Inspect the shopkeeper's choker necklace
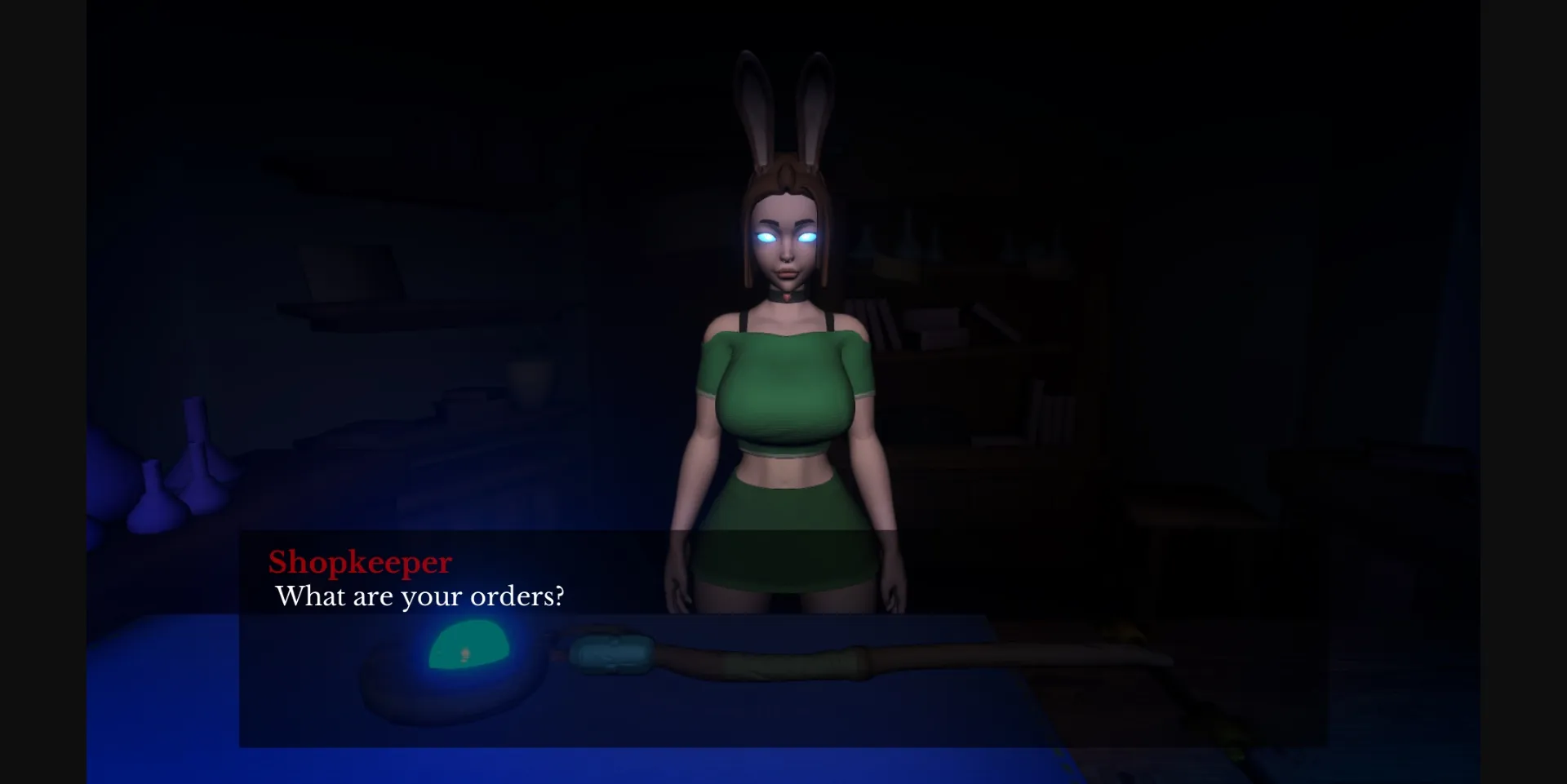 [785, 294]
